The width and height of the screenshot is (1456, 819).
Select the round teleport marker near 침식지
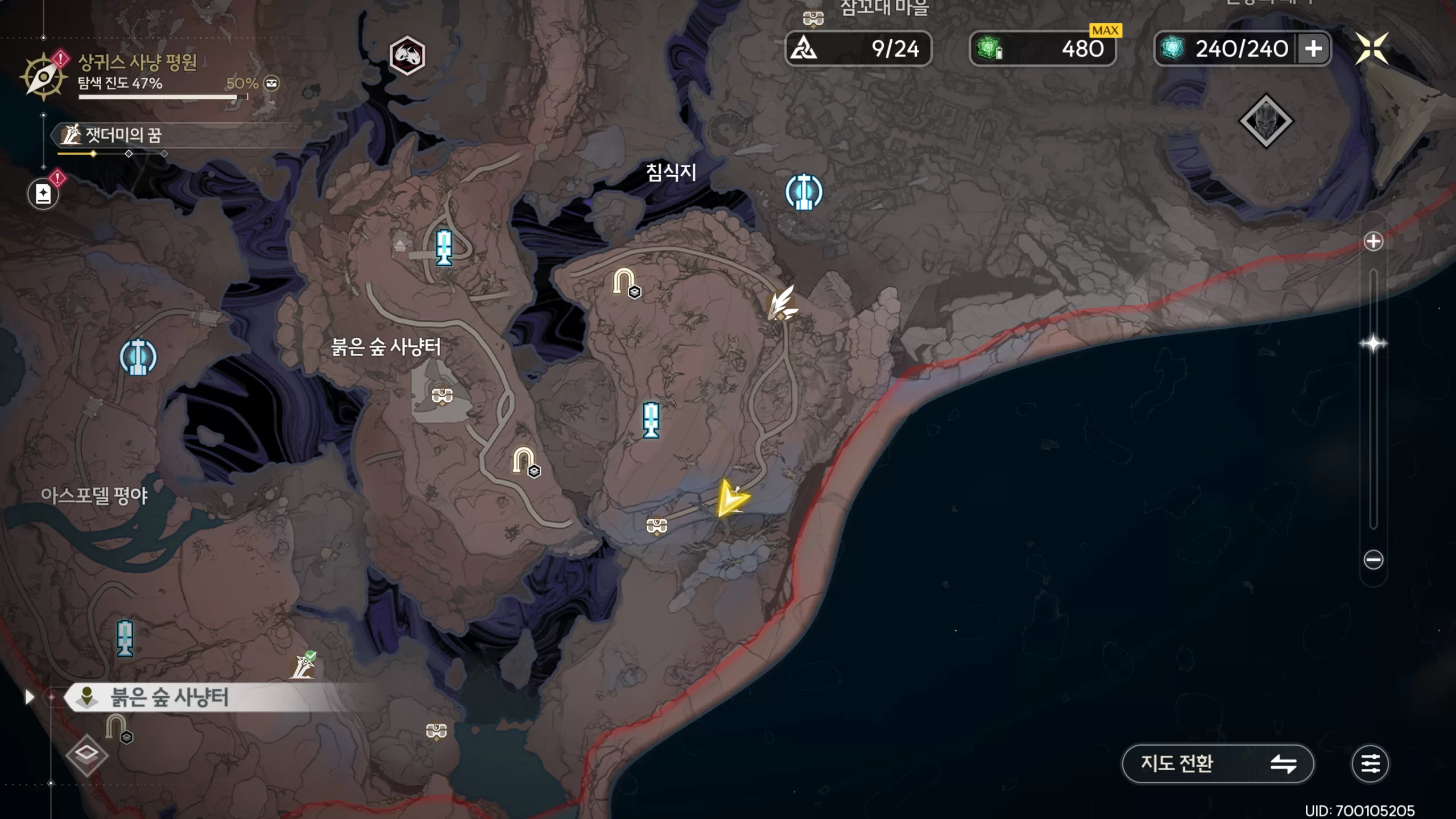click(804, 192)
